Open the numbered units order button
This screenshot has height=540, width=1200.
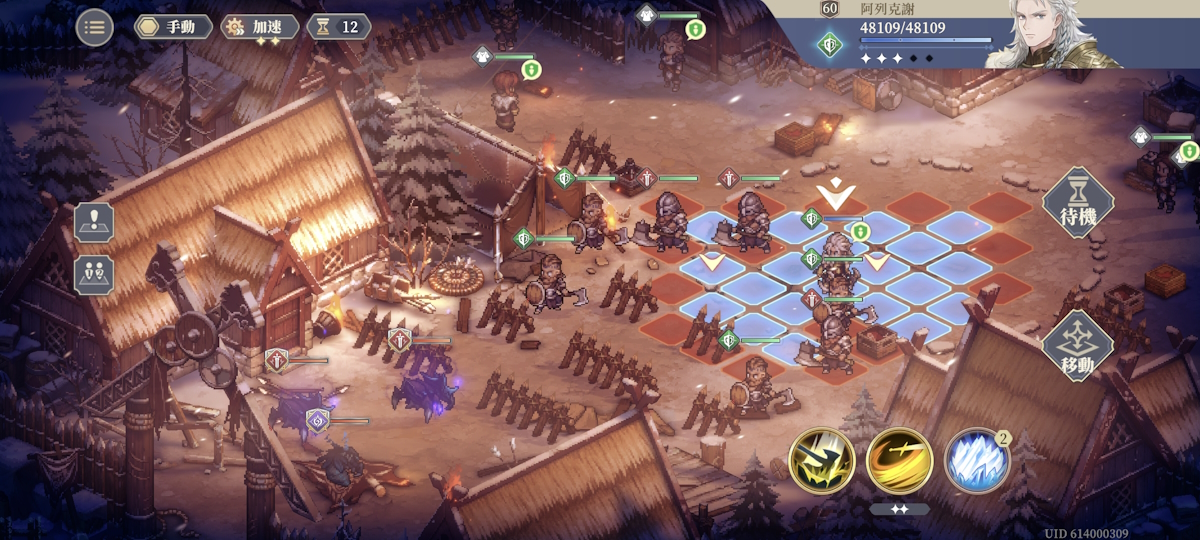tap(94, 274)
